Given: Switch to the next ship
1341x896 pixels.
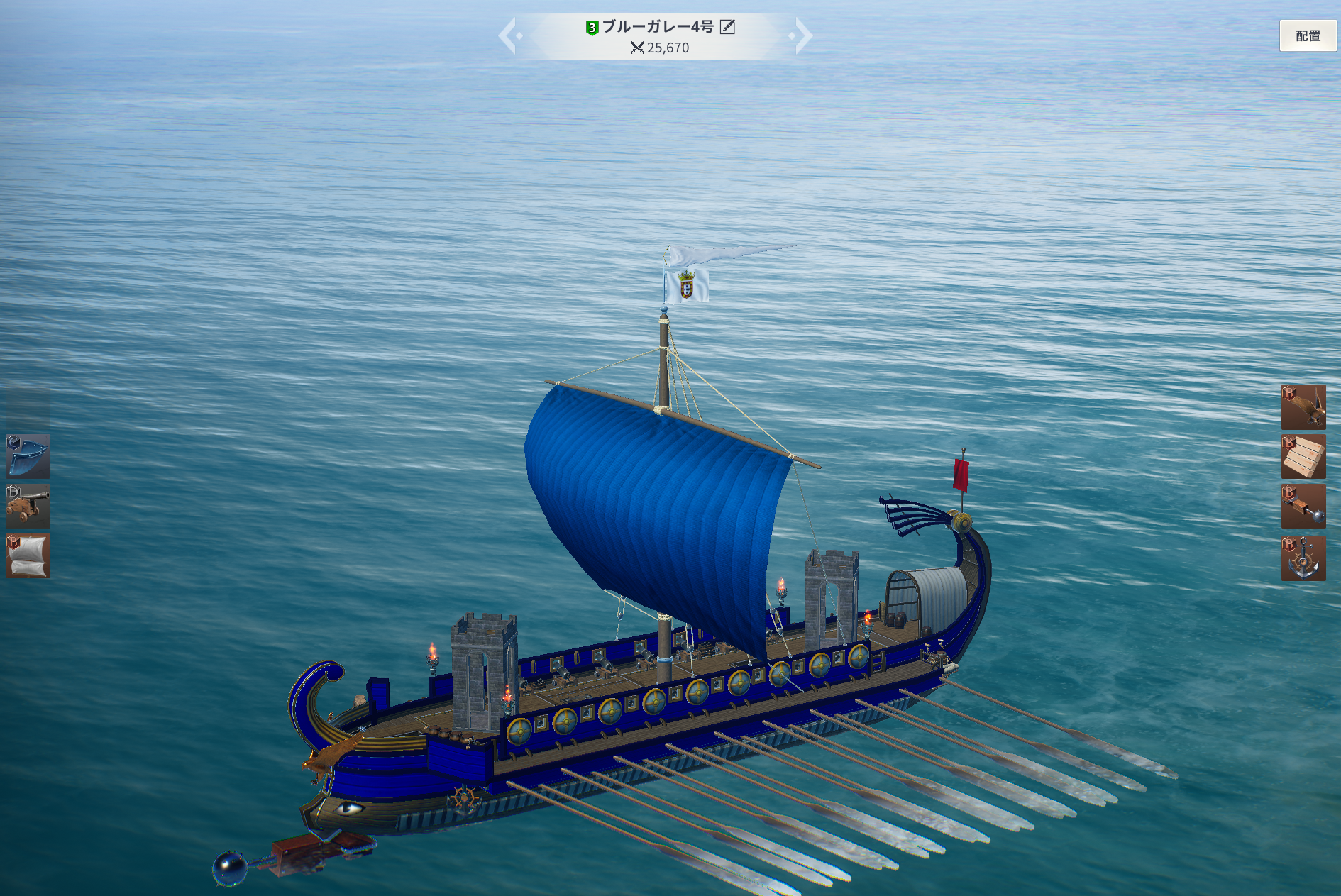Looking at the screenshot, I should coord(802,36).
